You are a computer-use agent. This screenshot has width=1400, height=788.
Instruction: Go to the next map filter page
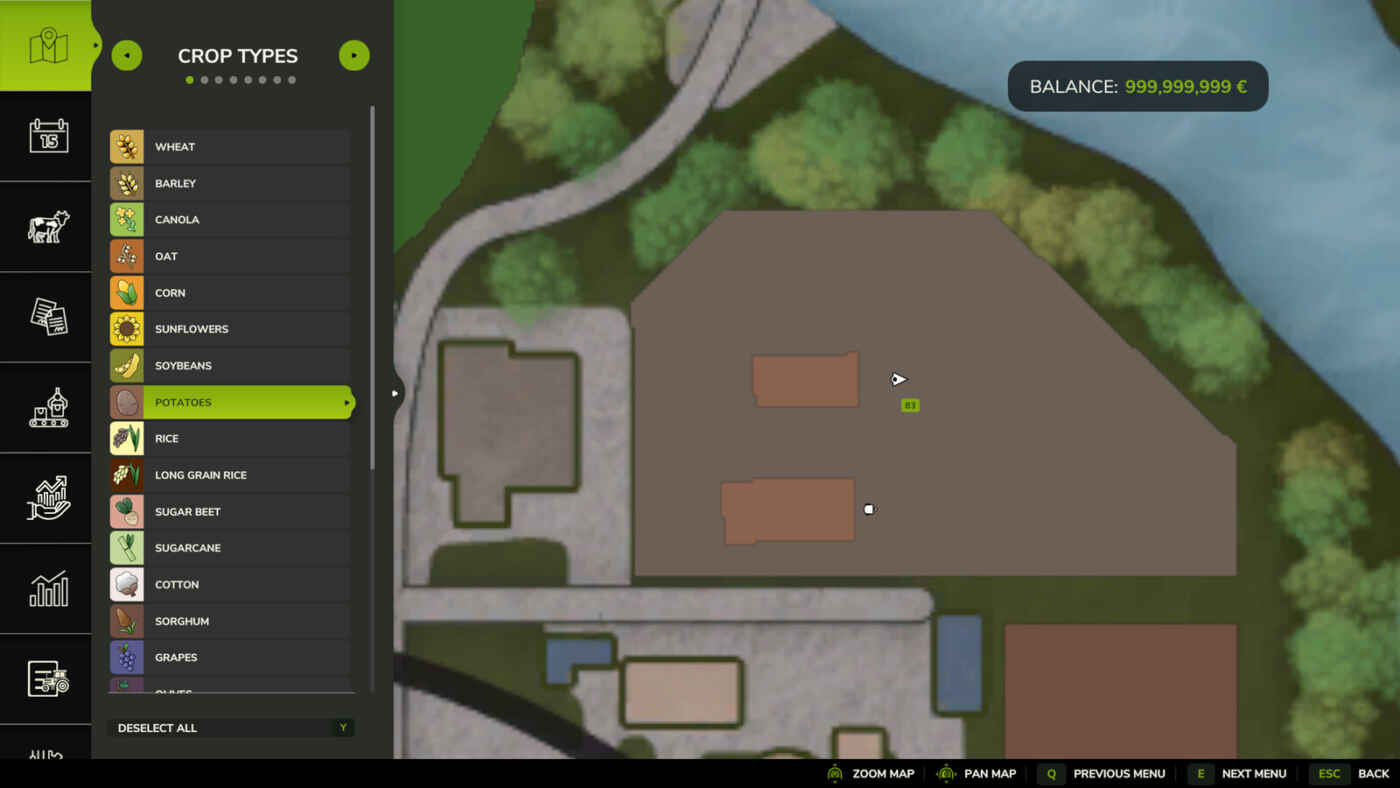(354, 56)
